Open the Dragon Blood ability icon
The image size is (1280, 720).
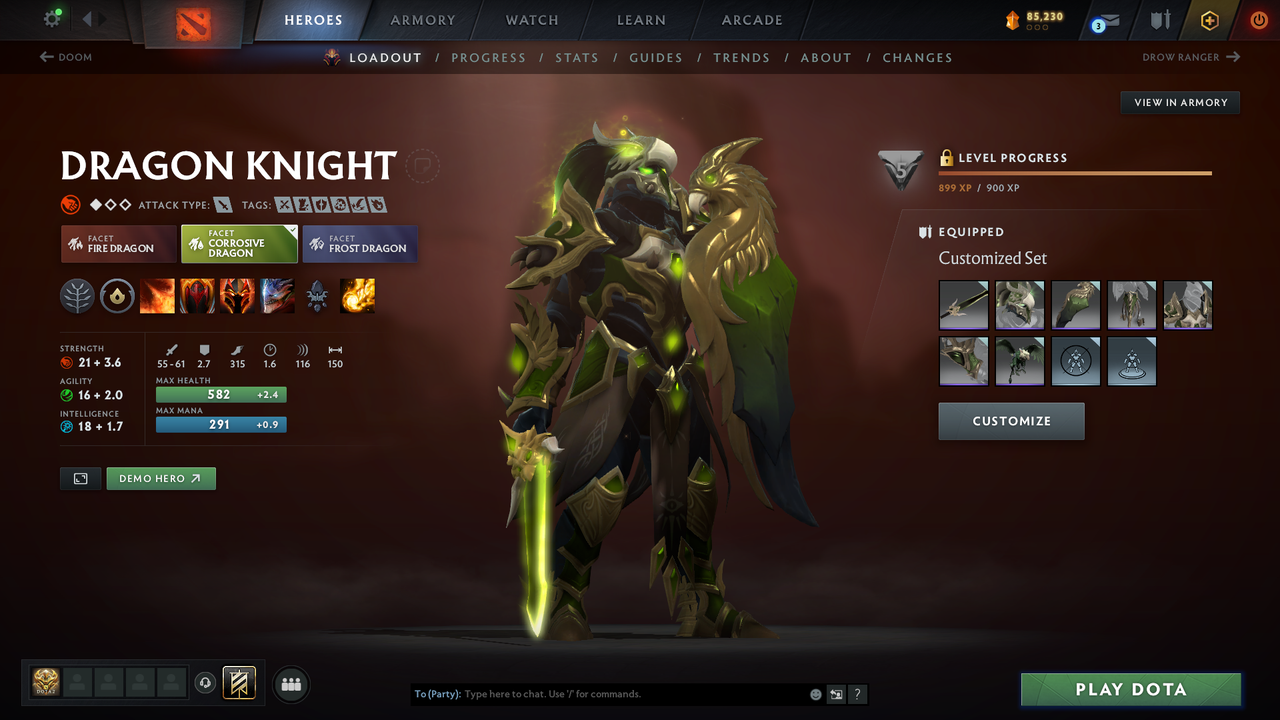pos(237,295)
